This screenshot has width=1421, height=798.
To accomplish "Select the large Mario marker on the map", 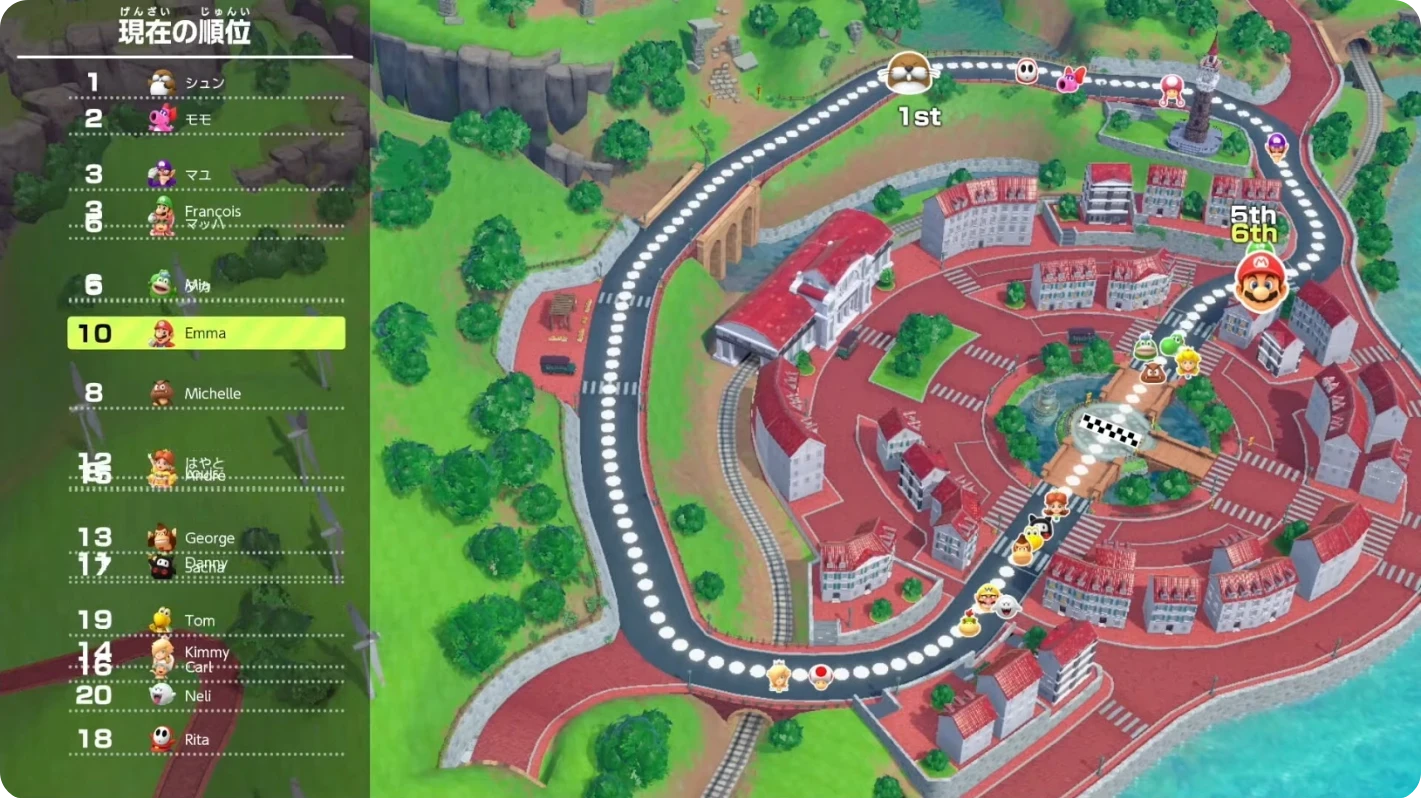I will tap(1259, 282).
